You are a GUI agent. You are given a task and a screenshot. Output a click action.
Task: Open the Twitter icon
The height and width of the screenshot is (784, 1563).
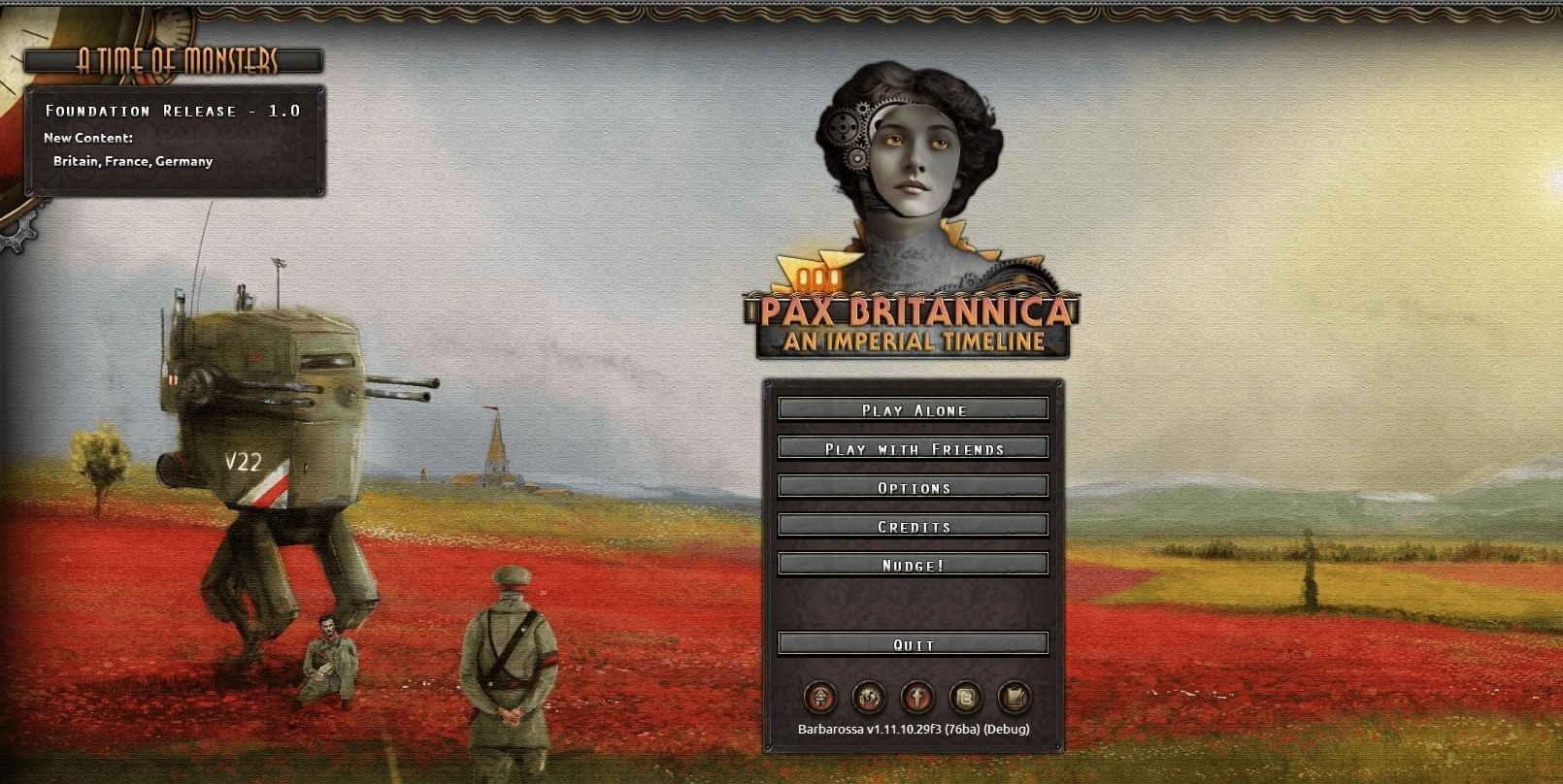(964, 697)
